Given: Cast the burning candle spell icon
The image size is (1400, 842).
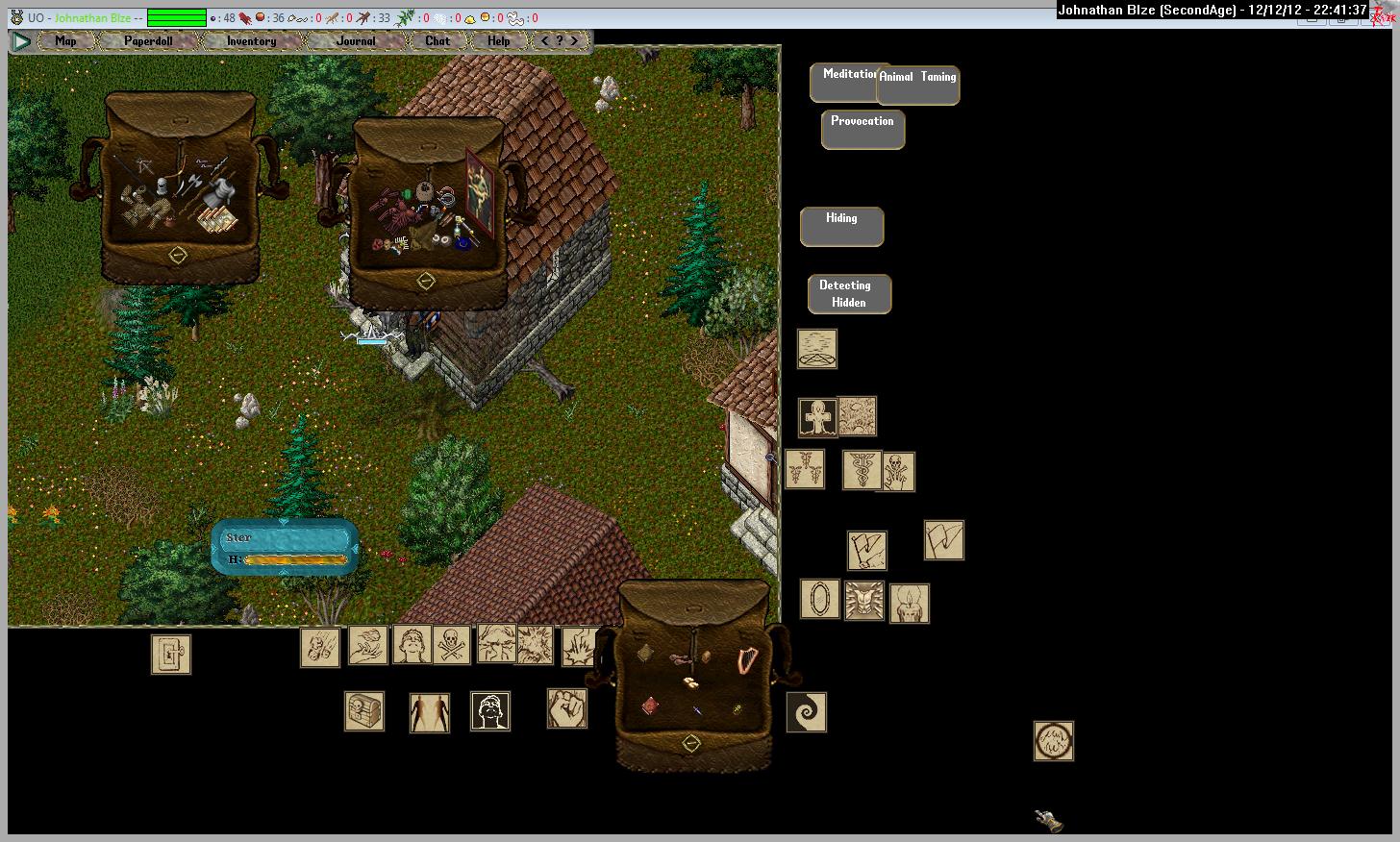Looking at the screenshot, I should pos(910,604).
